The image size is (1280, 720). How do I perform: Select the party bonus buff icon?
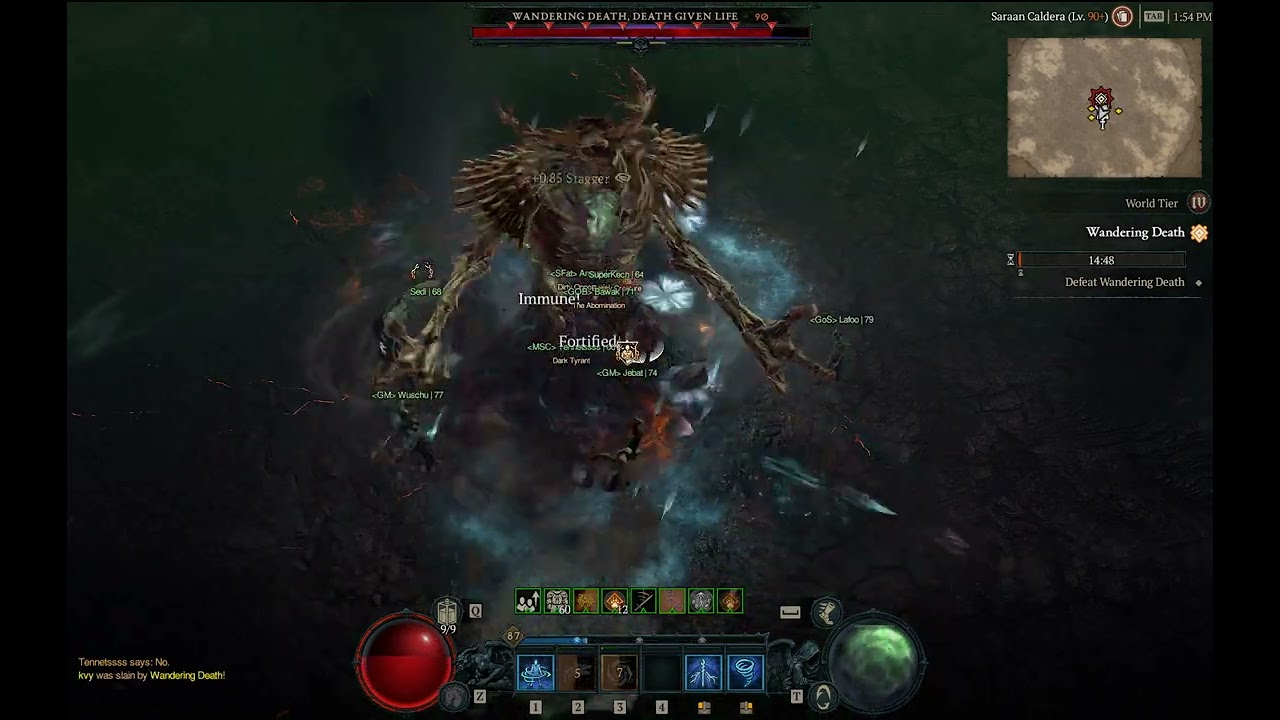[528, 601]
